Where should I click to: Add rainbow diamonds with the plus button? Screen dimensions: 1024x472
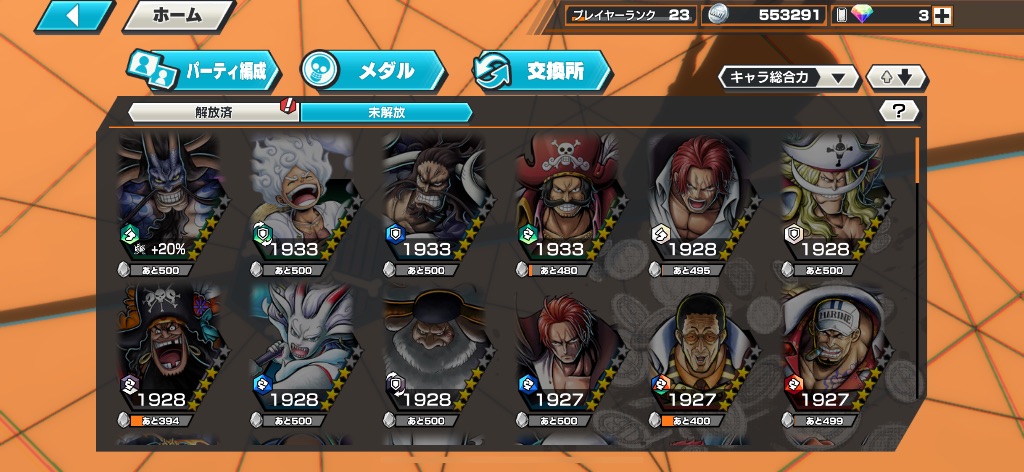coord(941,15)
